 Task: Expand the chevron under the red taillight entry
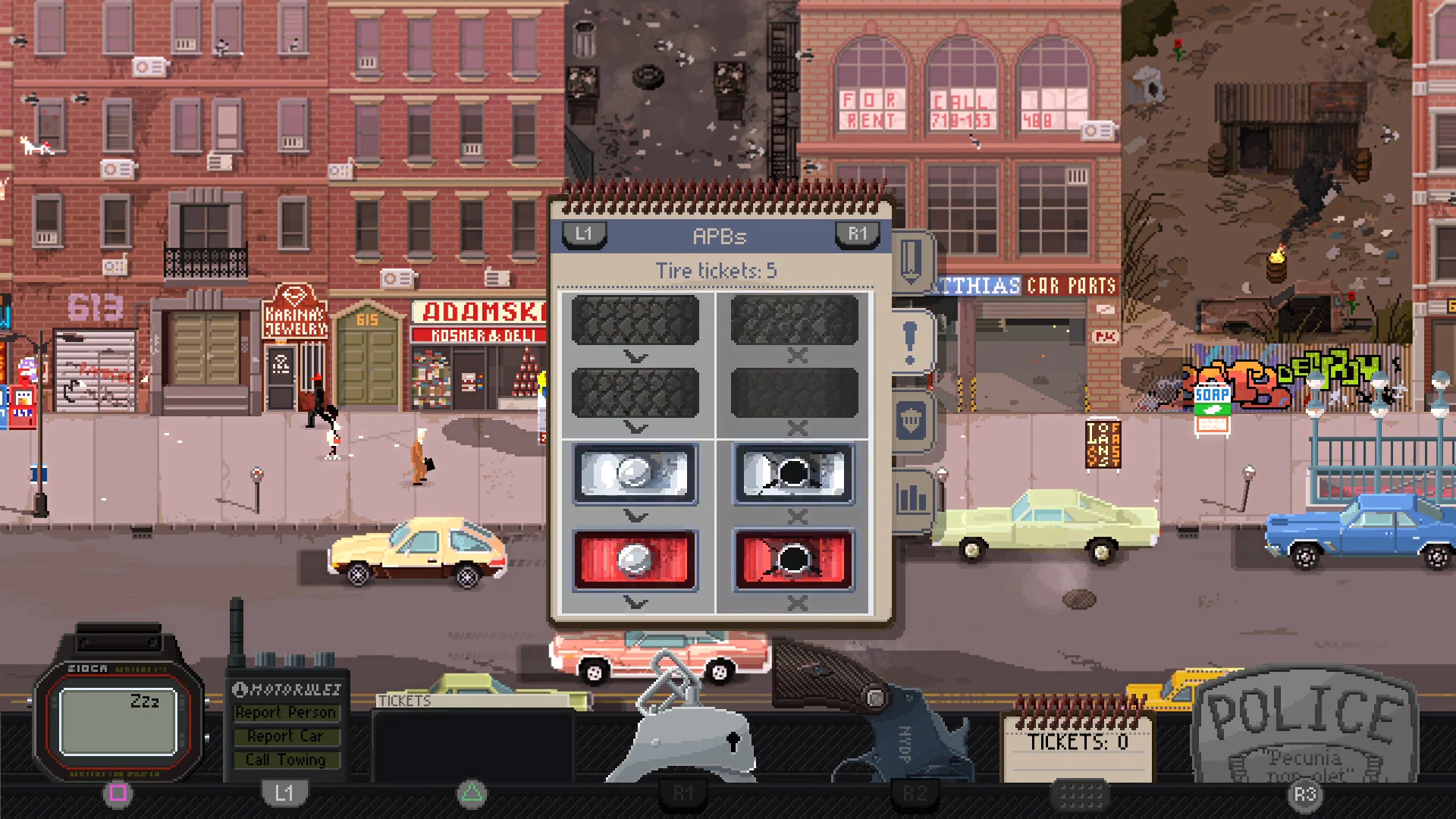pyautogui.click(x=634, y=603)
